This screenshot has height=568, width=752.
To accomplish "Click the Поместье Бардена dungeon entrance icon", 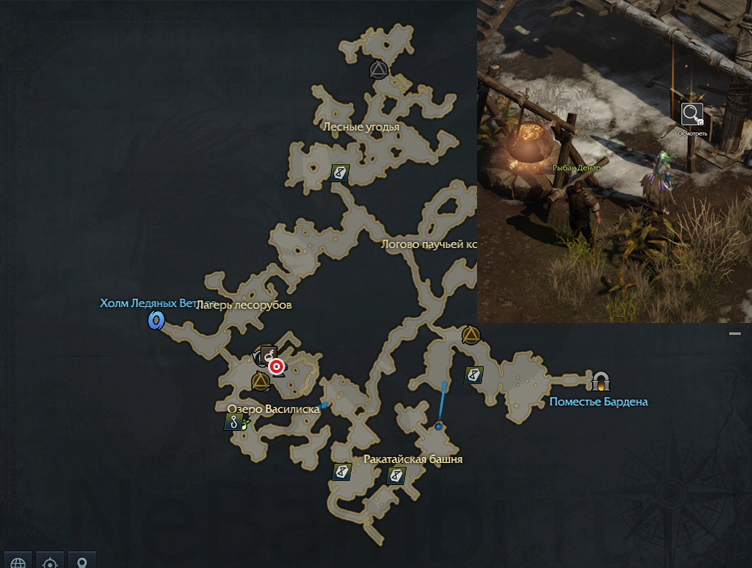I will coord(601,381).
